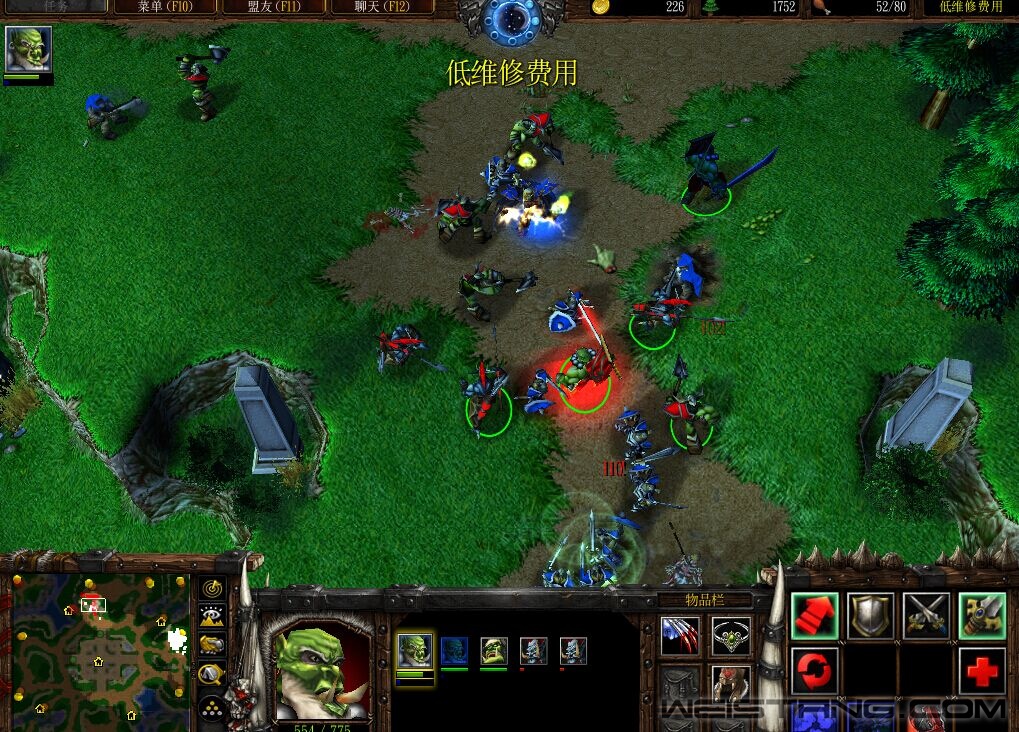Screen dimensions: 1019x732
Task: Open the 聊天 (F12) chat log
Action: tap(381, 7)
